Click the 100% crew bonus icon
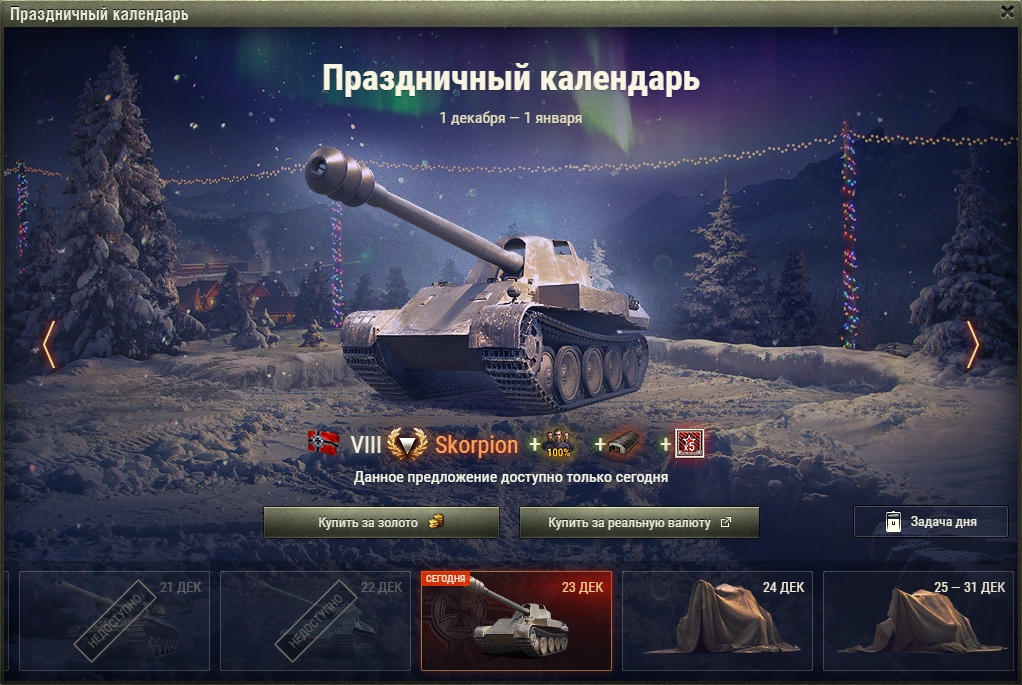1022x685 pixels. (x=558, y=444)
